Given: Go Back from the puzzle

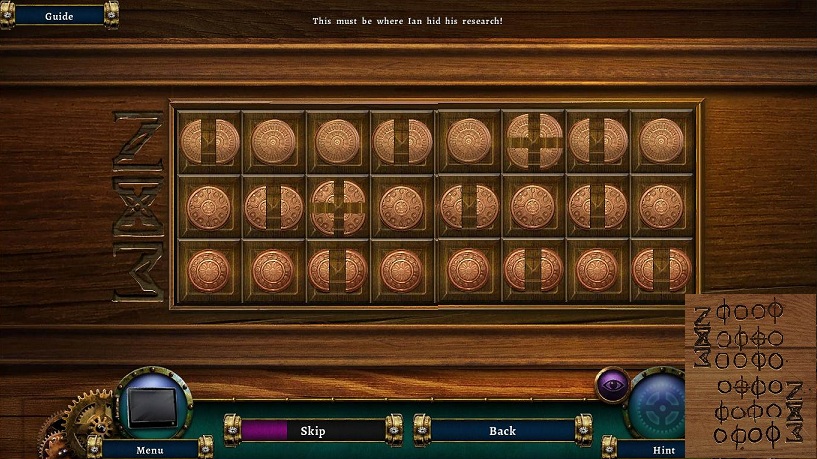Looking at the screenshot, I should (x=502, y=430).
